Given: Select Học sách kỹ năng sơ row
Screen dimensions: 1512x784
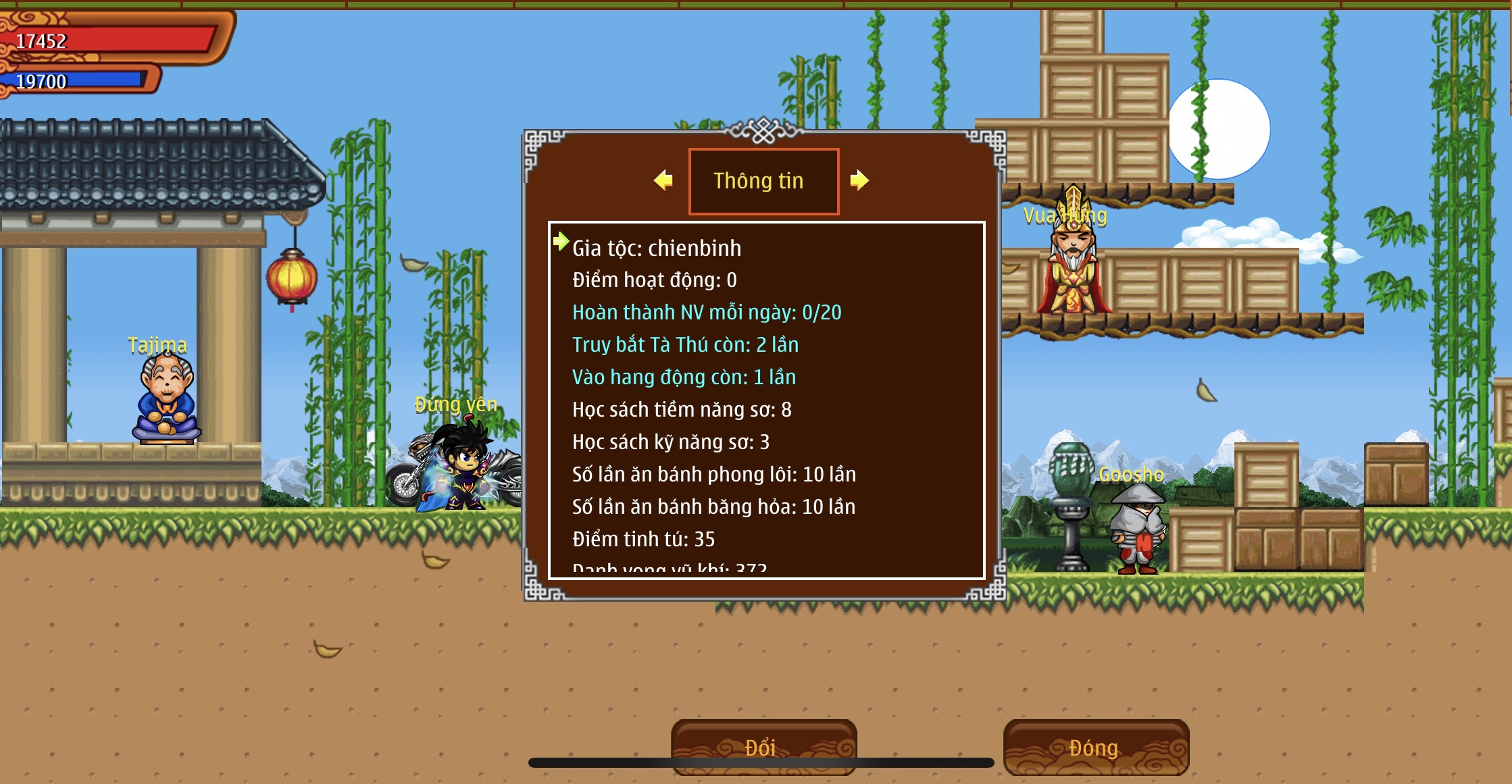Looking at the screenshot, I should click(670, 442).
